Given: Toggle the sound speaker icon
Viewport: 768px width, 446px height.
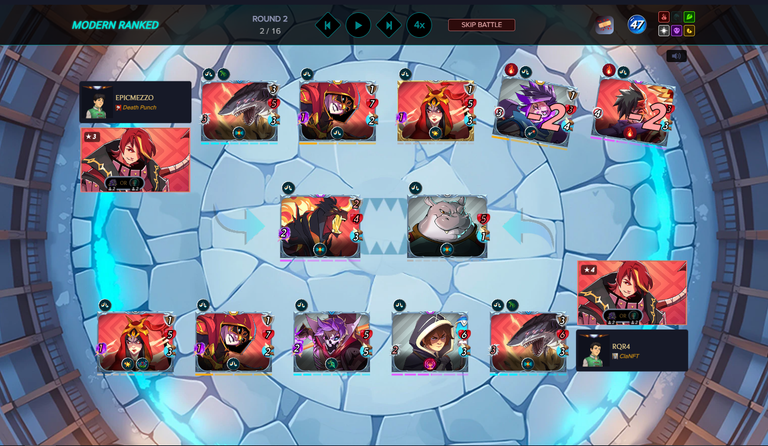Looking at the screenshot, I should tap(677, 56).
